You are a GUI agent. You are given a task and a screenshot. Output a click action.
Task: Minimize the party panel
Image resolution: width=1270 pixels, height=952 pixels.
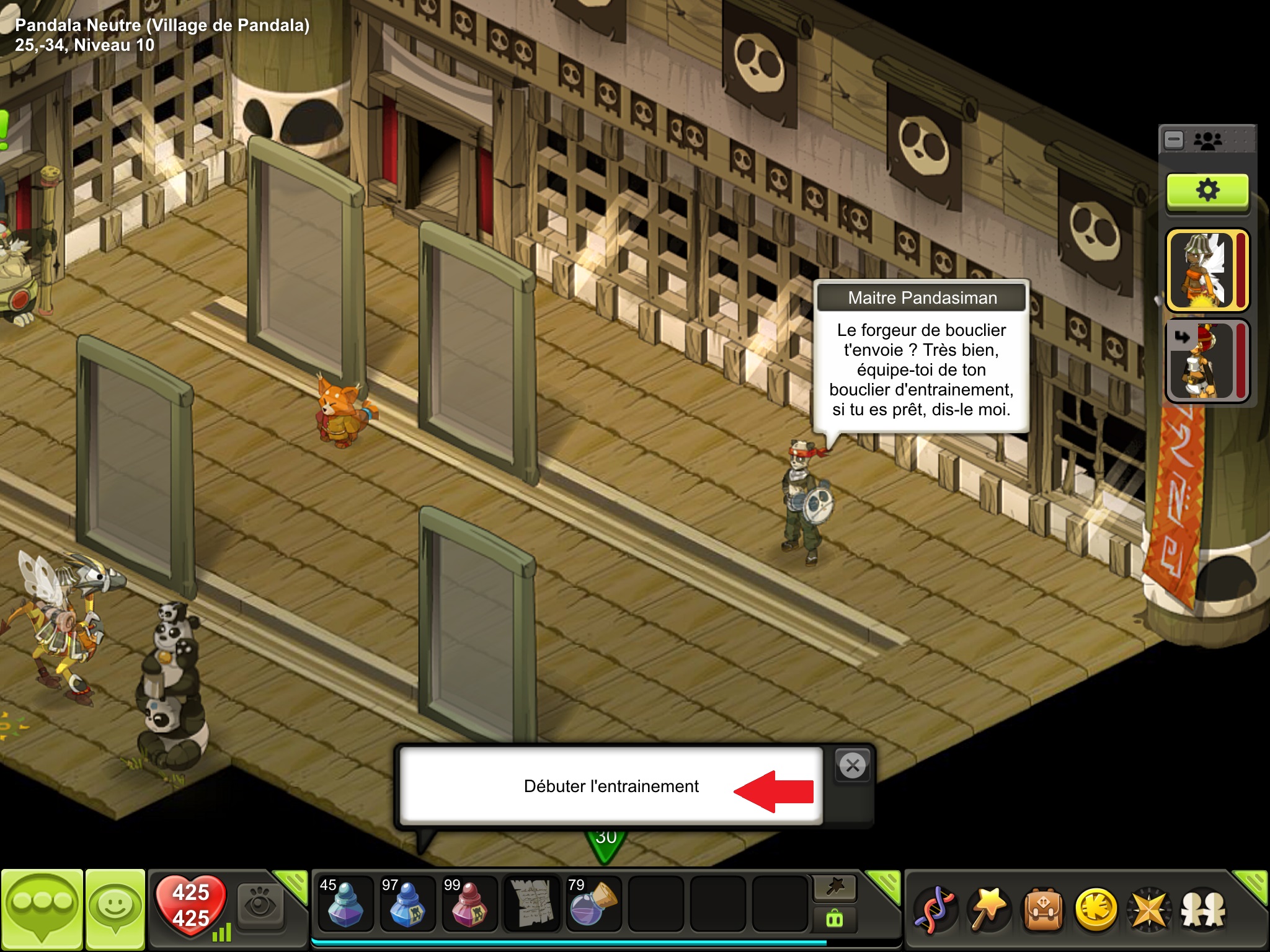pos(1174,140)
